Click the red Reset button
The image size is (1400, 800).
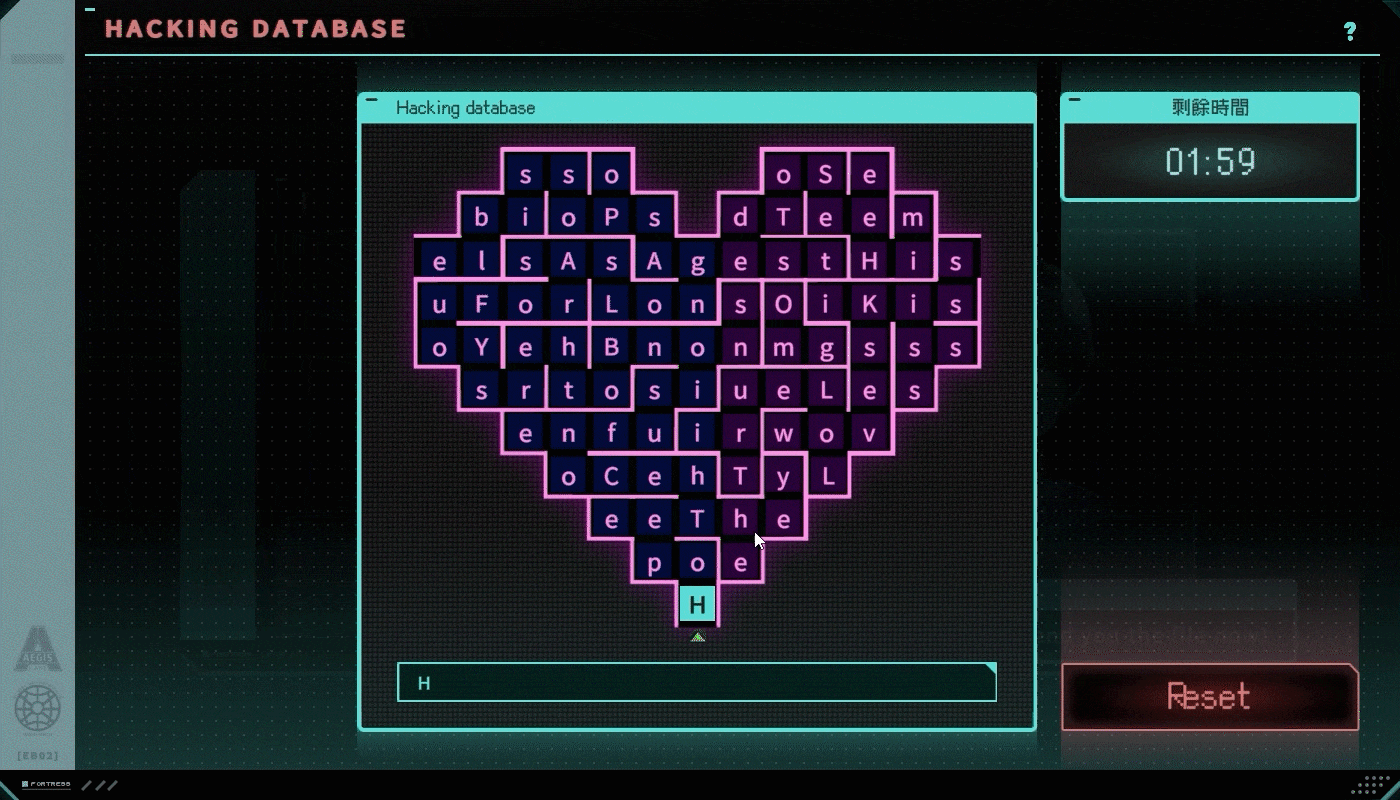point(1209,696)
